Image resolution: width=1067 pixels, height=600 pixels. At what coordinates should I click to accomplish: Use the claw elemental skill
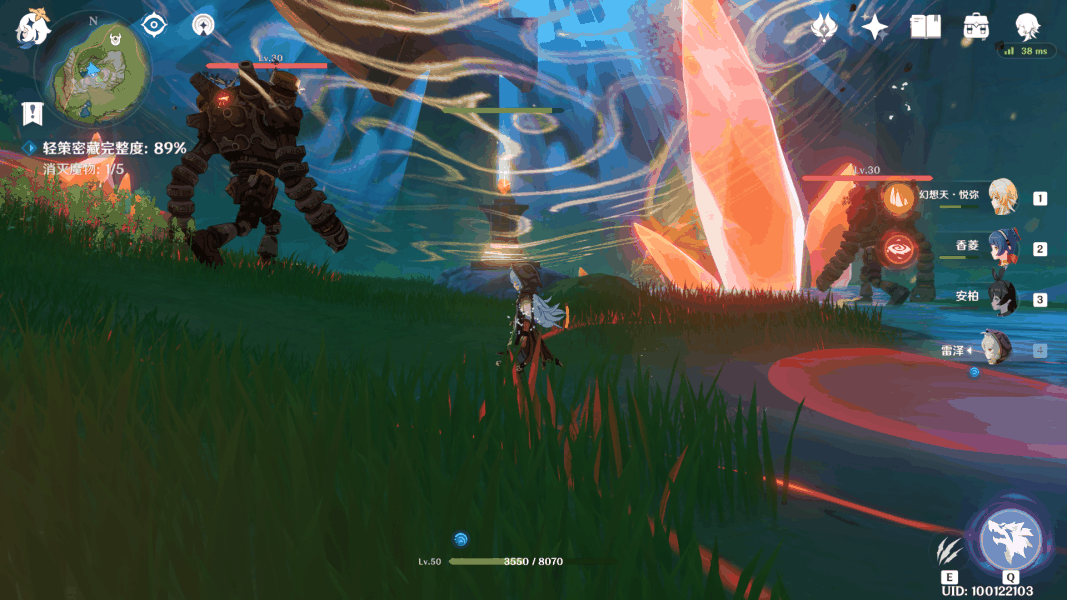(x=949, y=550)
